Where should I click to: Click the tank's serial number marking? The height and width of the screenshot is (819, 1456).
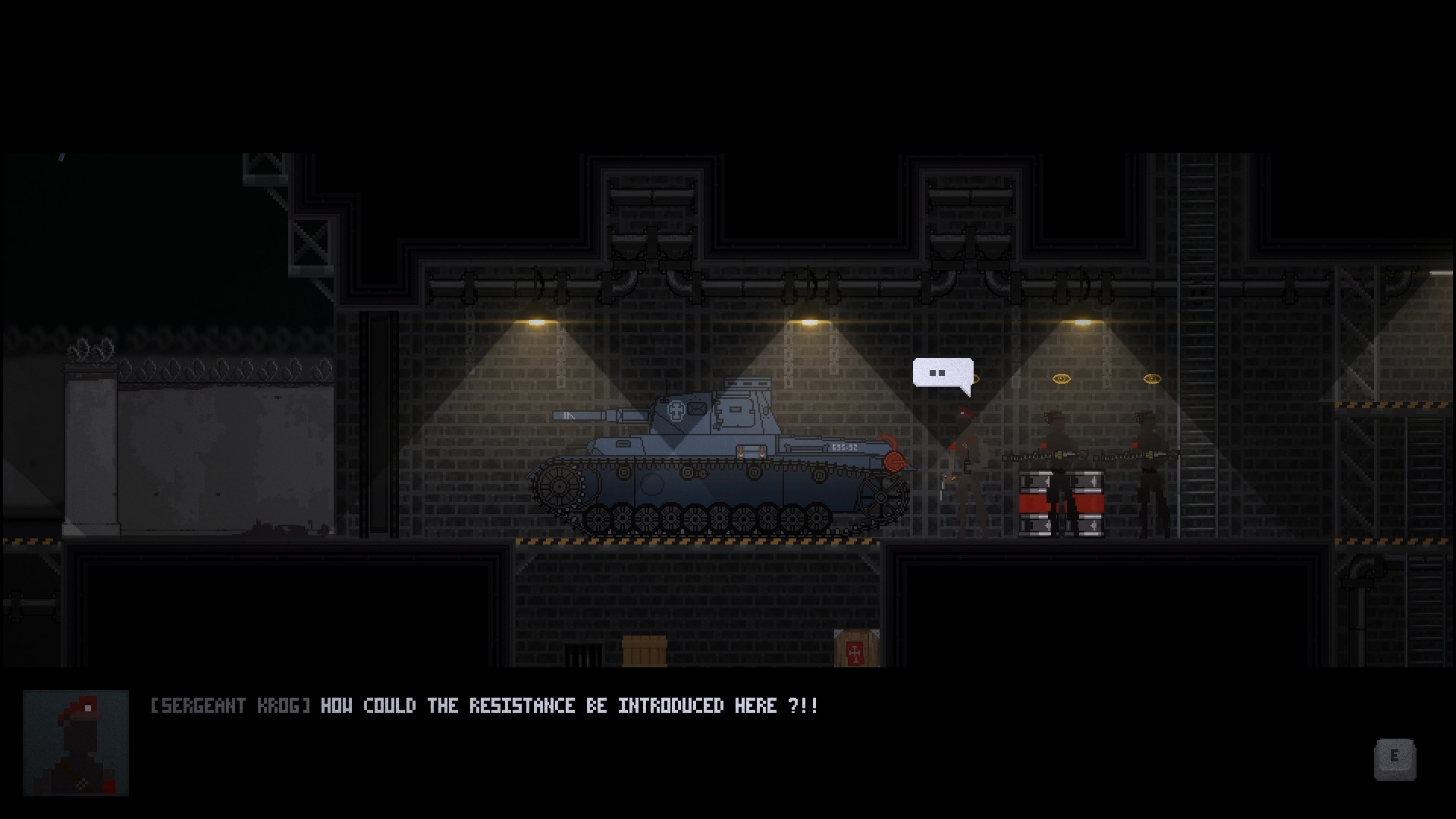tap(843, 447)
